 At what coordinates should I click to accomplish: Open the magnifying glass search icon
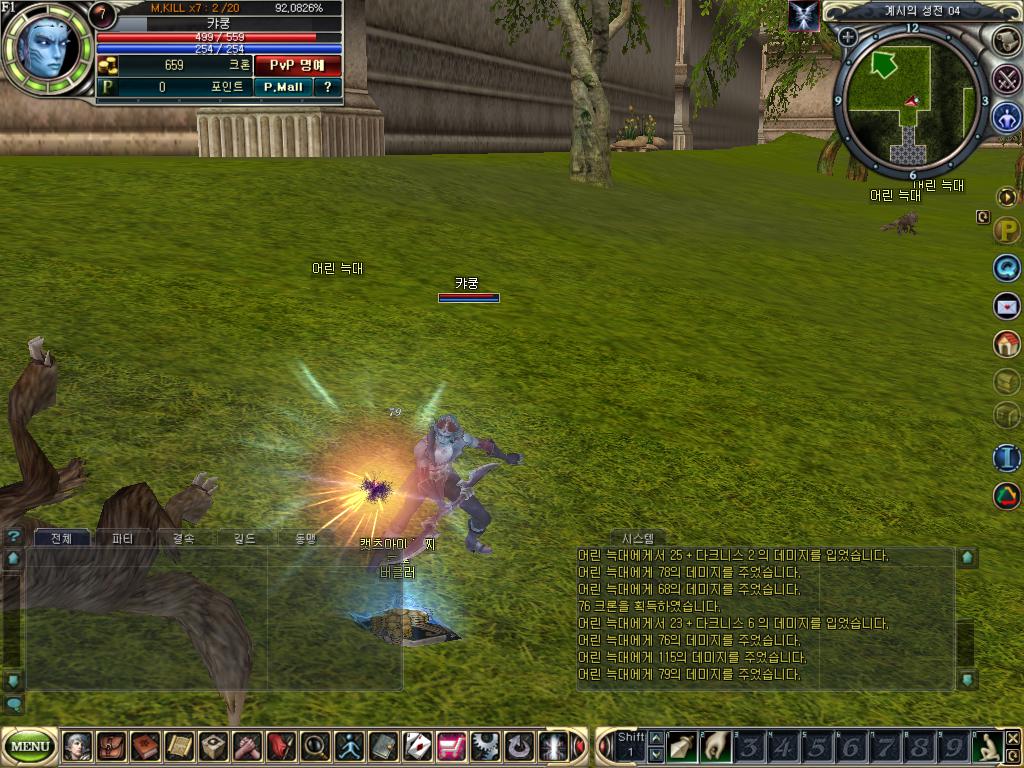tap(315, 746)
